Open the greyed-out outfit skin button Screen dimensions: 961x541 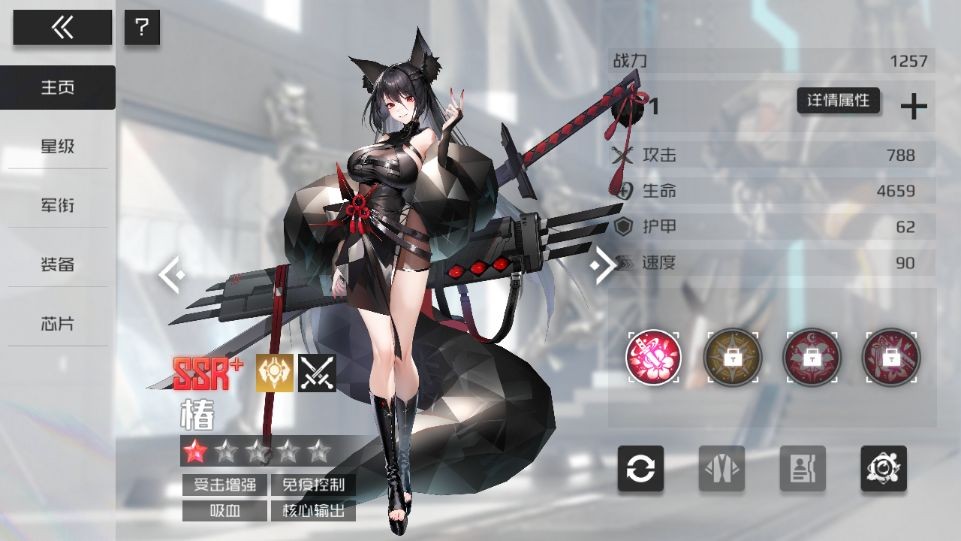point(722,469)
